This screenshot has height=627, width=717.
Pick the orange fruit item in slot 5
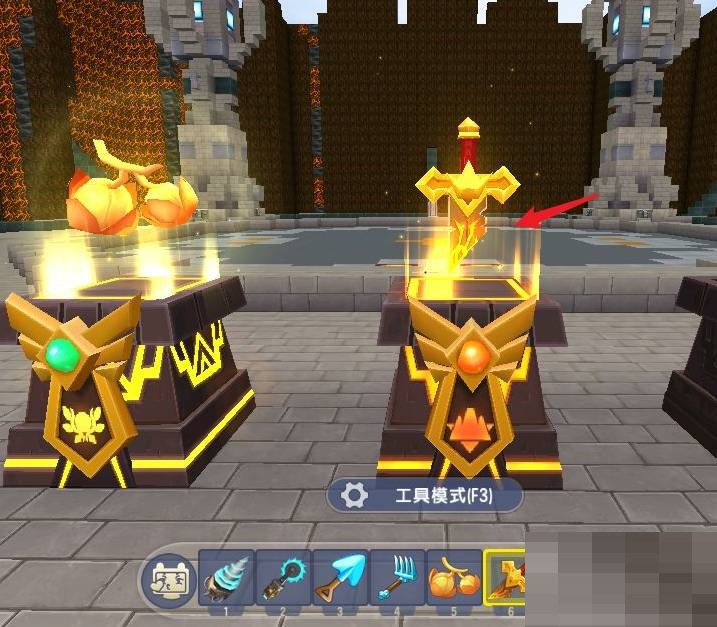[453, 580]
